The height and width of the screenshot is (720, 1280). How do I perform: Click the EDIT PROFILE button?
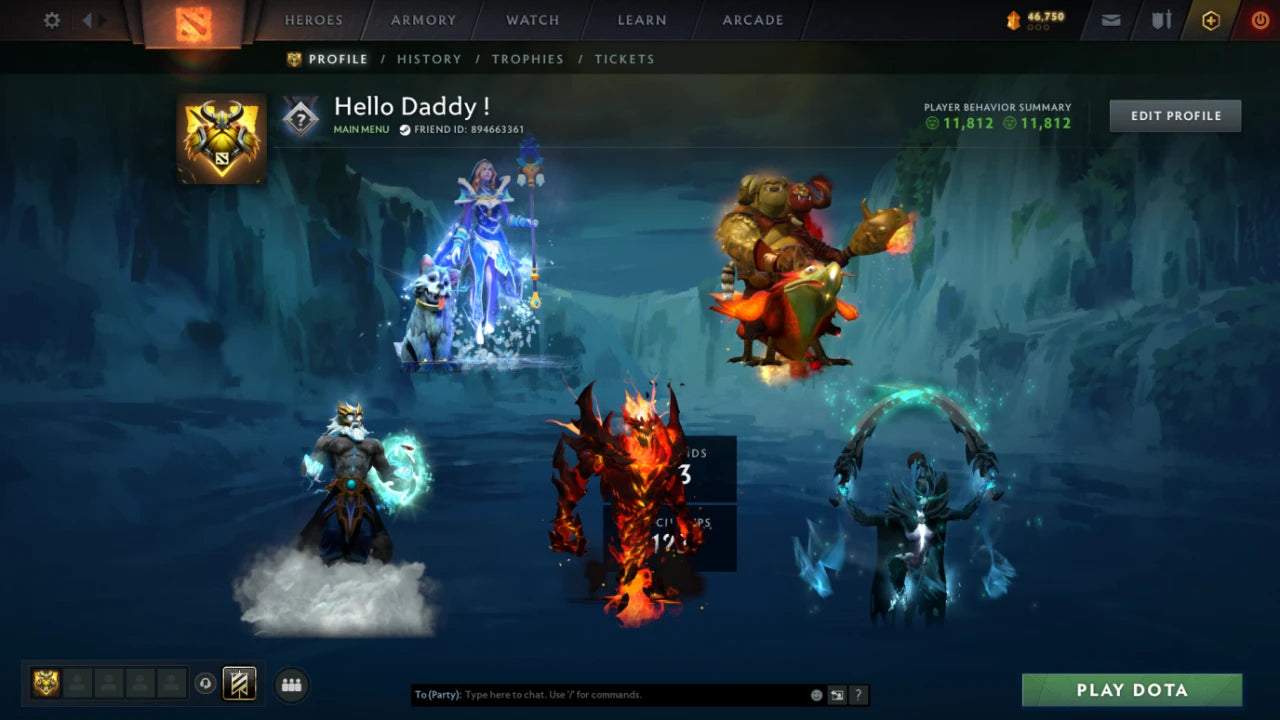pos(1174,115)
